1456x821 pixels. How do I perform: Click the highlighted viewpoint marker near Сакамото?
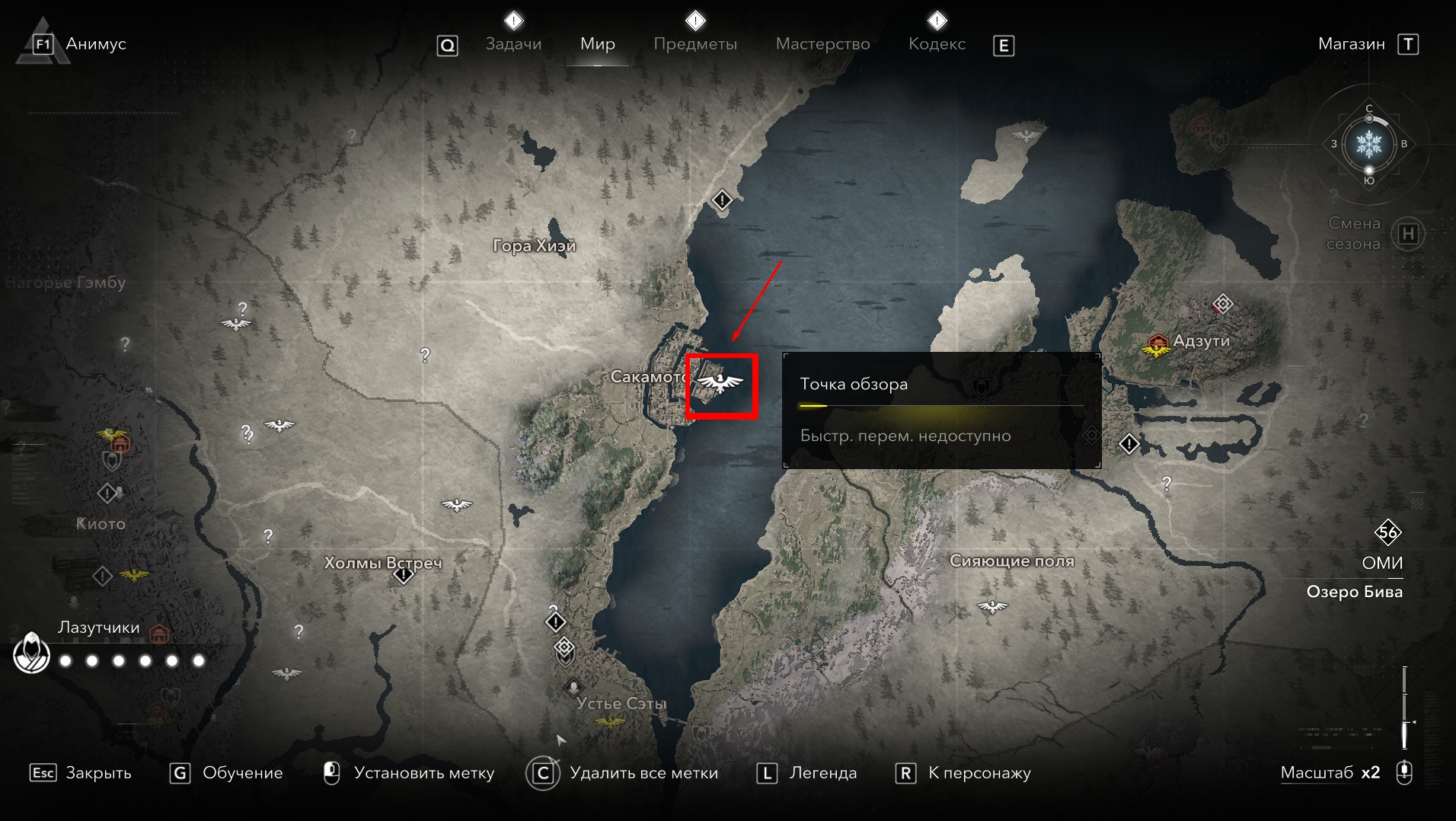pos(720,383)
